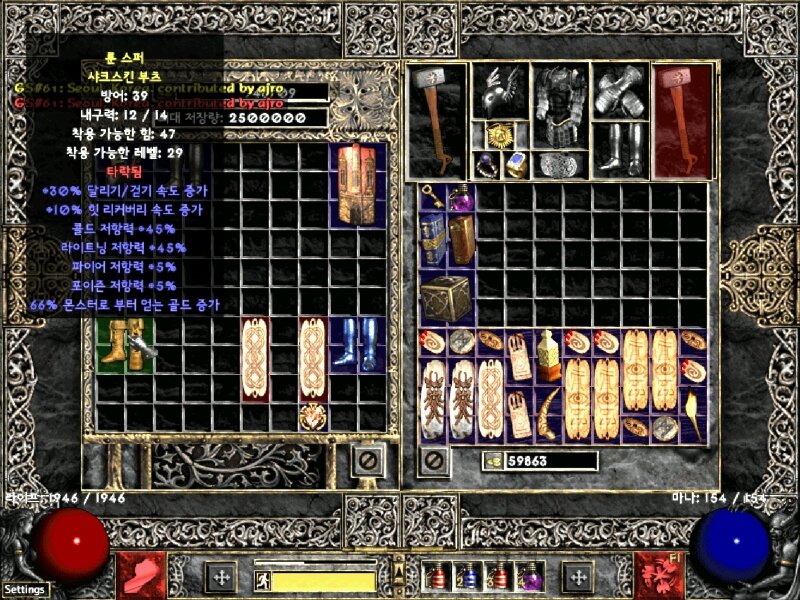
Task: Toggle the run/walk button
Action: coord(261,578)
